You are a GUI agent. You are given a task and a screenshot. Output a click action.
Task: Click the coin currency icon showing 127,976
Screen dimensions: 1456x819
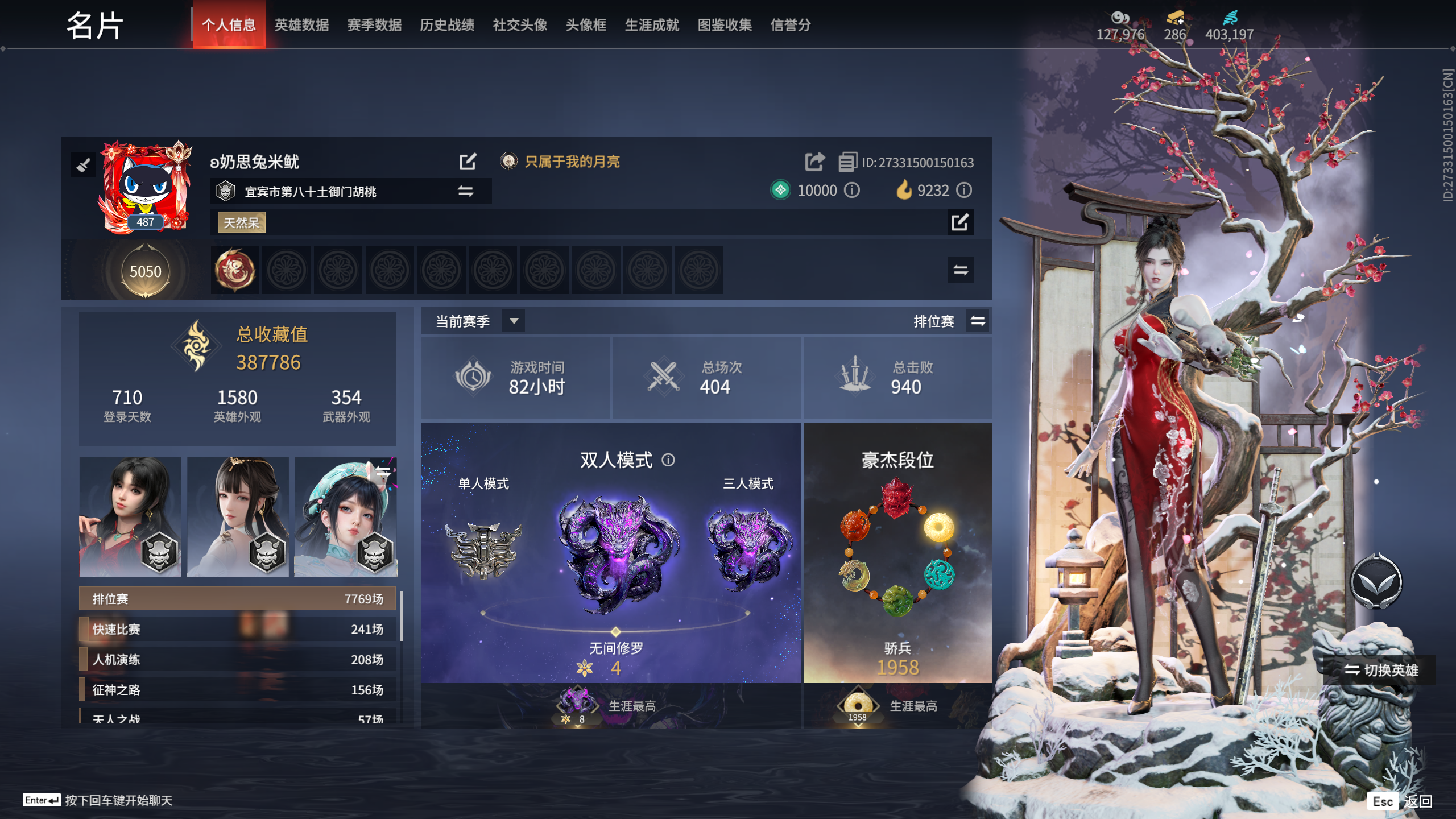pyautogui.click(x=1120, y=18)
